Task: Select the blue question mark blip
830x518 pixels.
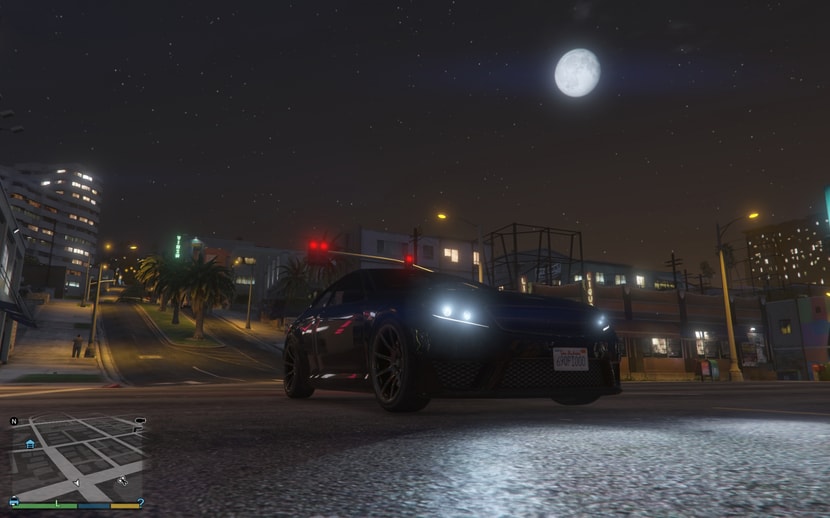Action: tap(141, 502)
